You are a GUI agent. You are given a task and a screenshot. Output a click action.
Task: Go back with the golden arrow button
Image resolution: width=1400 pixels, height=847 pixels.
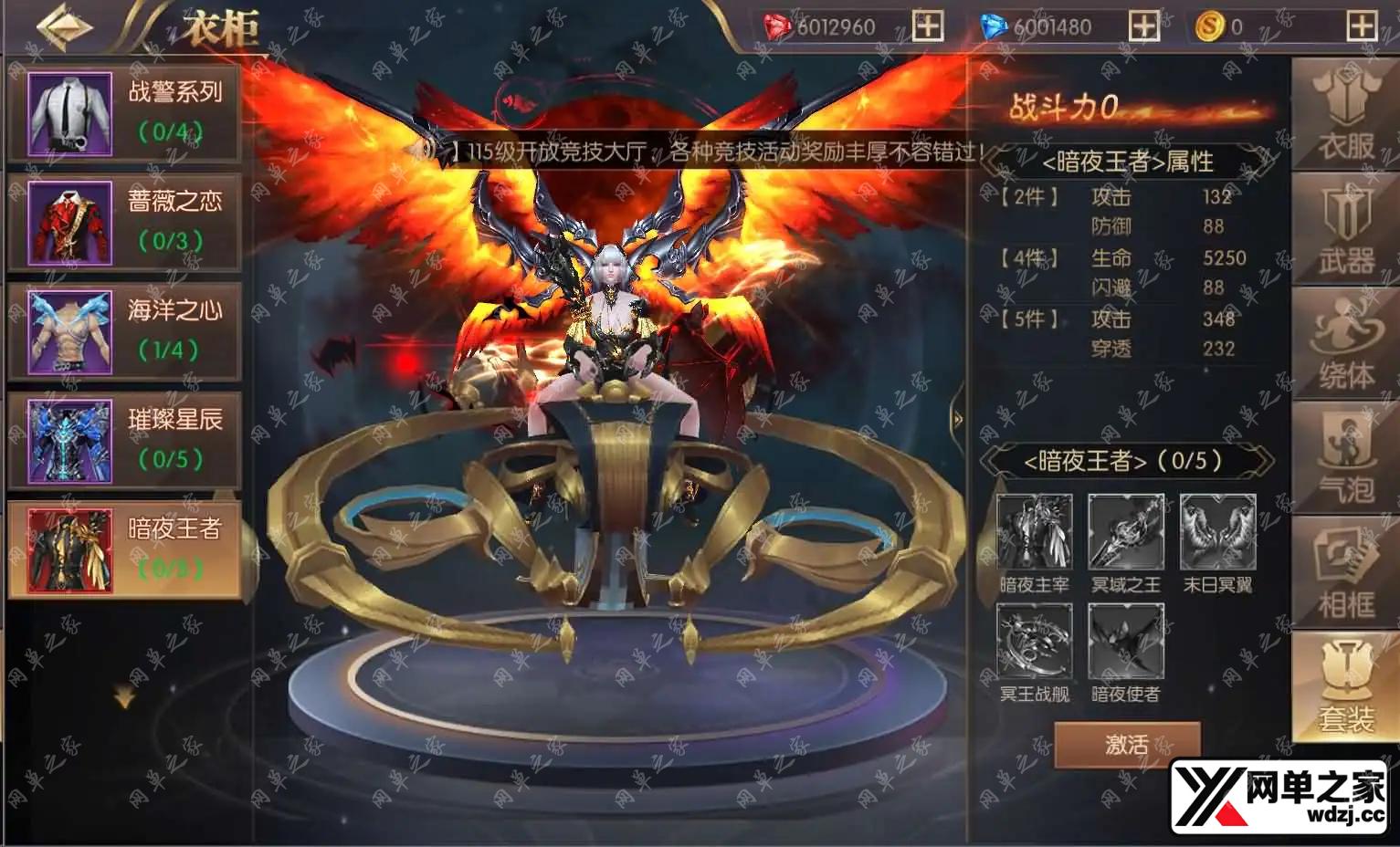tap(64, 26)
